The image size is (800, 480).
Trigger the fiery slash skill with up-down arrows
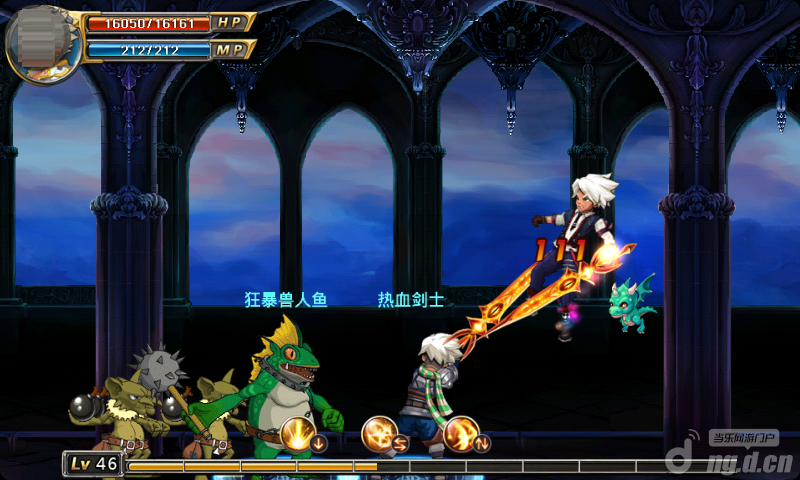463,435
